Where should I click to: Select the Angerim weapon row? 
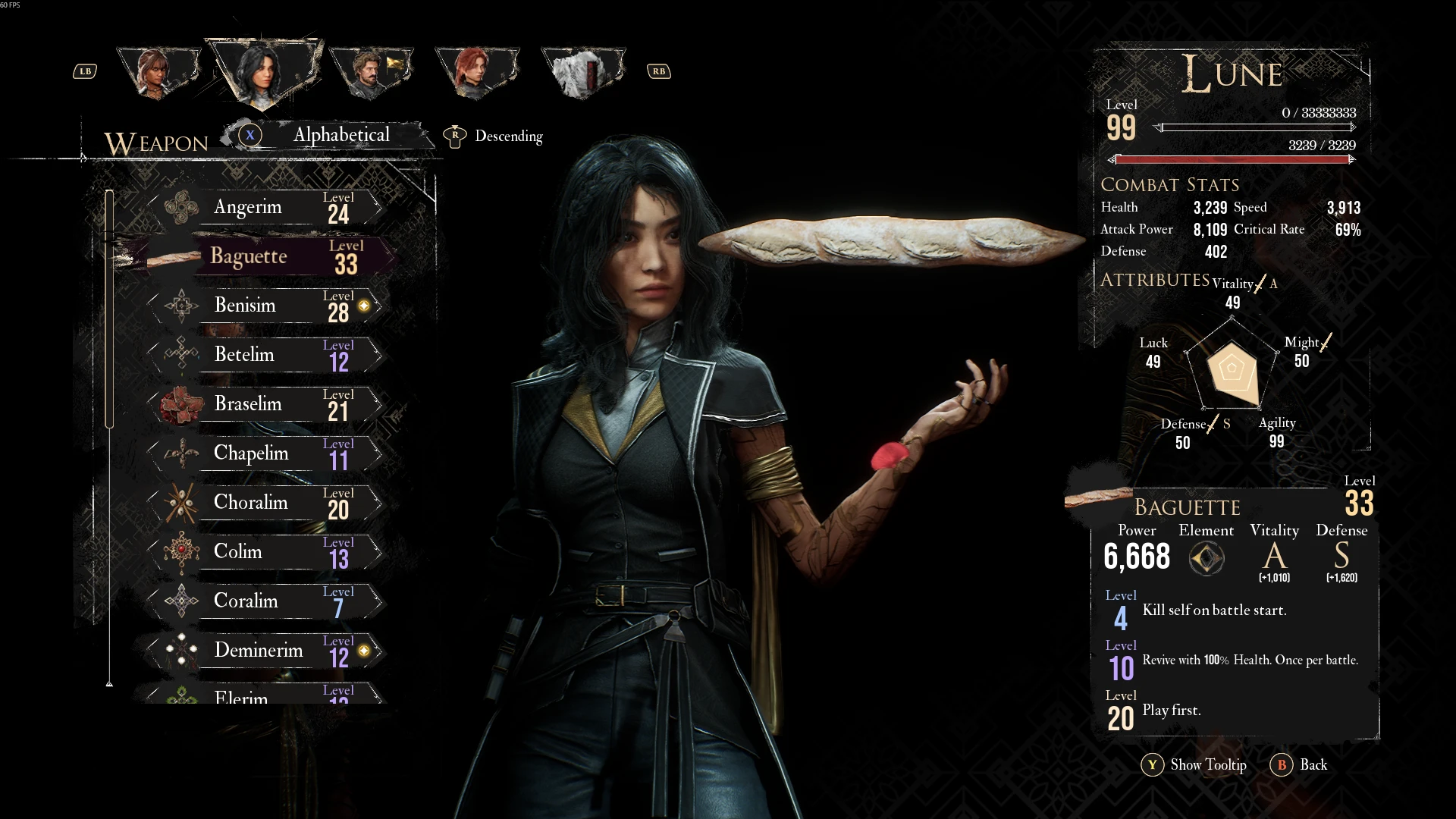[x=265, y=207]
